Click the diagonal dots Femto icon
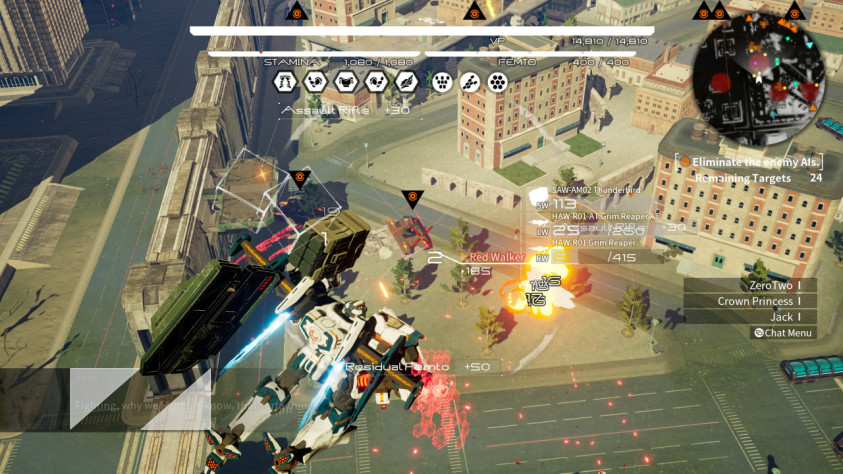This screenshot has height=474, width=843. click(471, 82)
